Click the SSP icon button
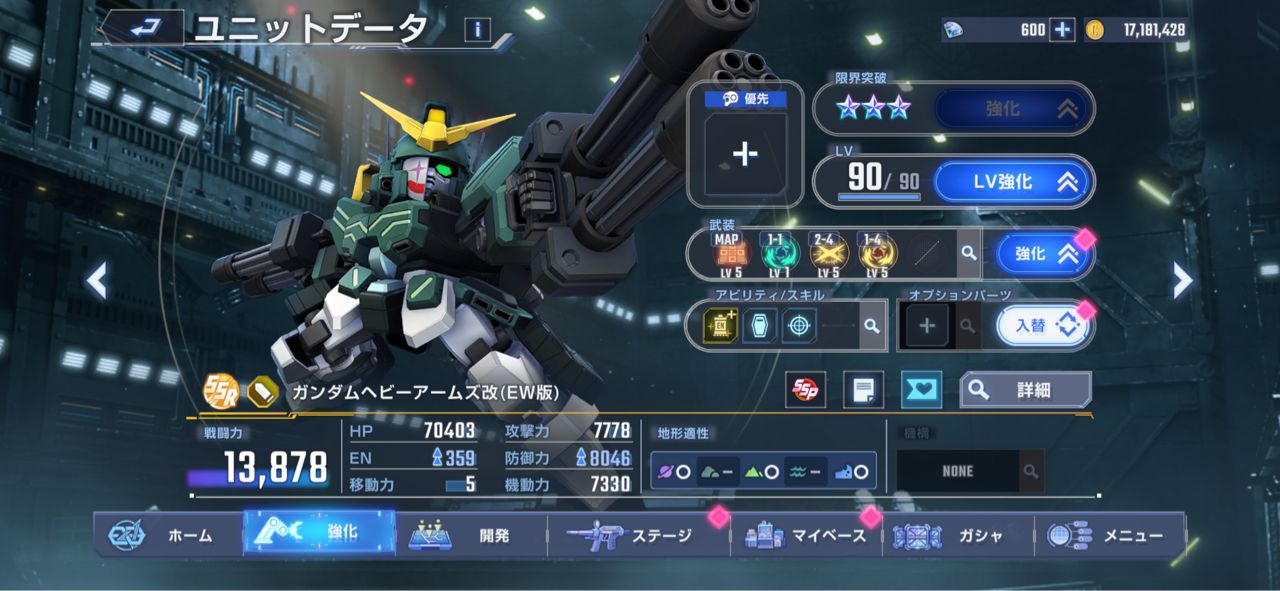 [x=803, y=390]
